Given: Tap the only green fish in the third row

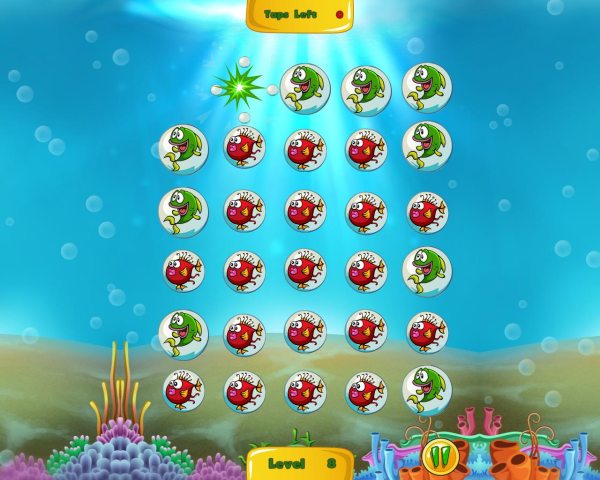Looking at the screenshot, I should coord(183,211).
